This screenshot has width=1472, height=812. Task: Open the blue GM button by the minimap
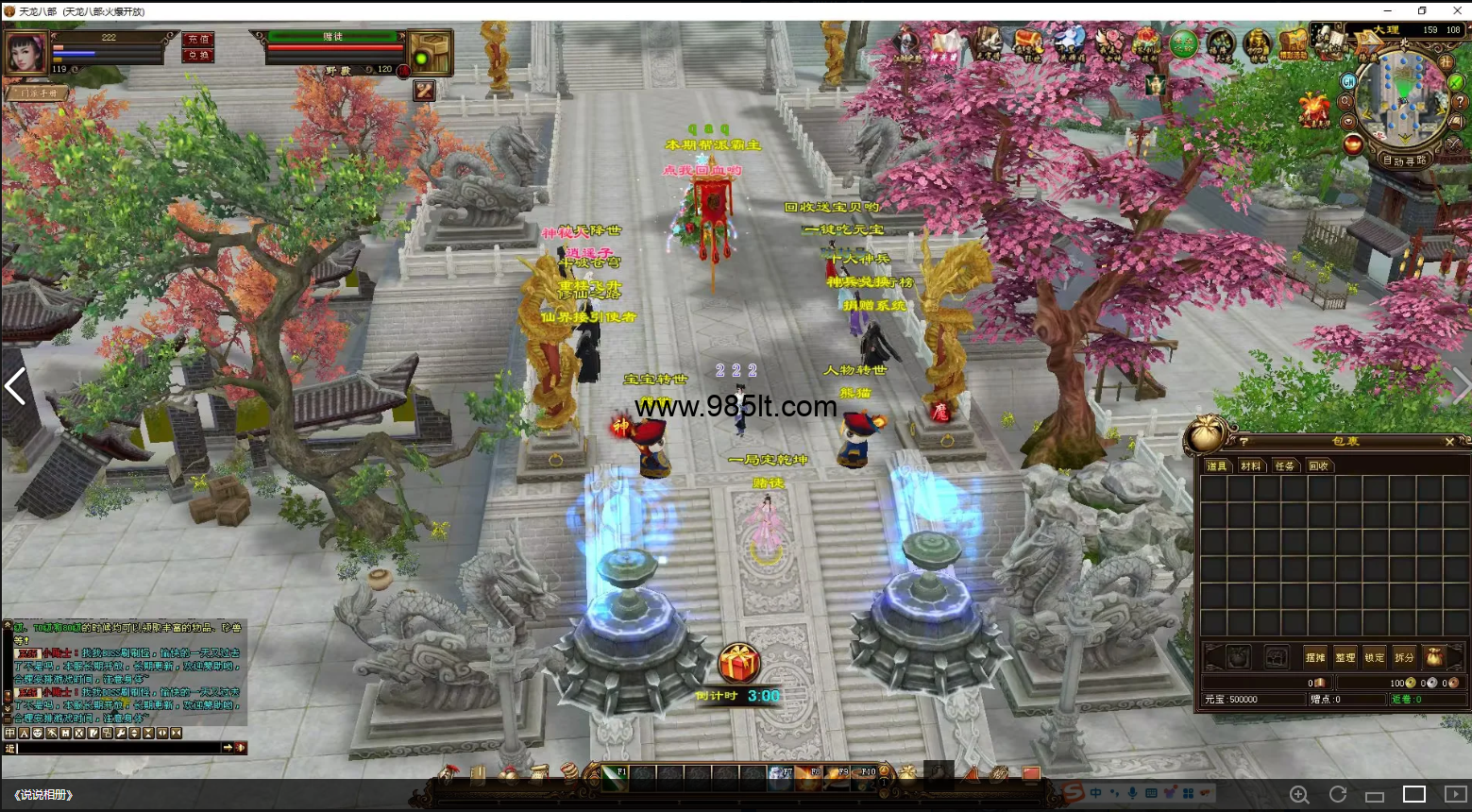(1348, 82)
